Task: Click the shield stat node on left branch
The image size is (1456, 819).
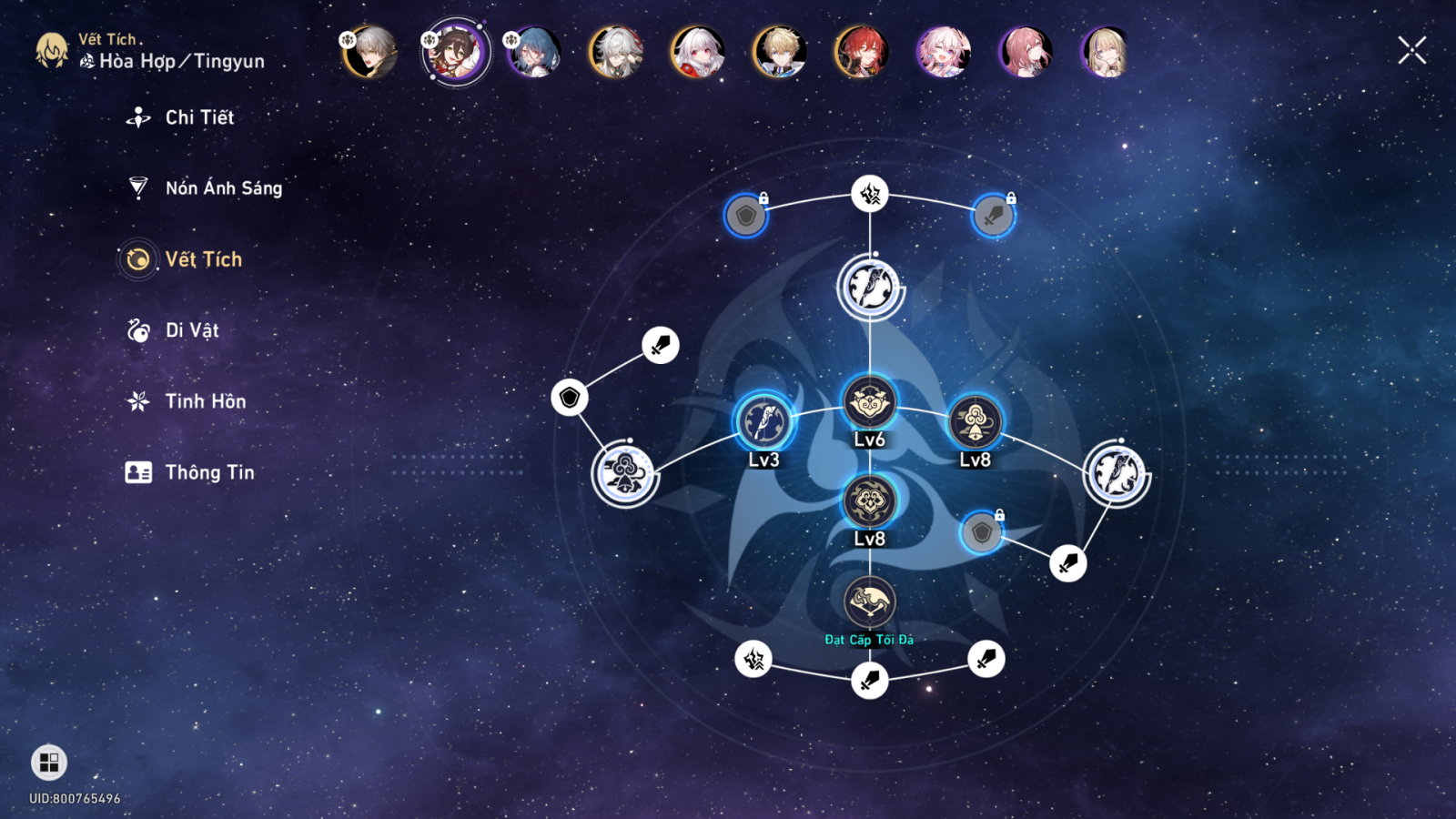Action: (x=570, y=398)
